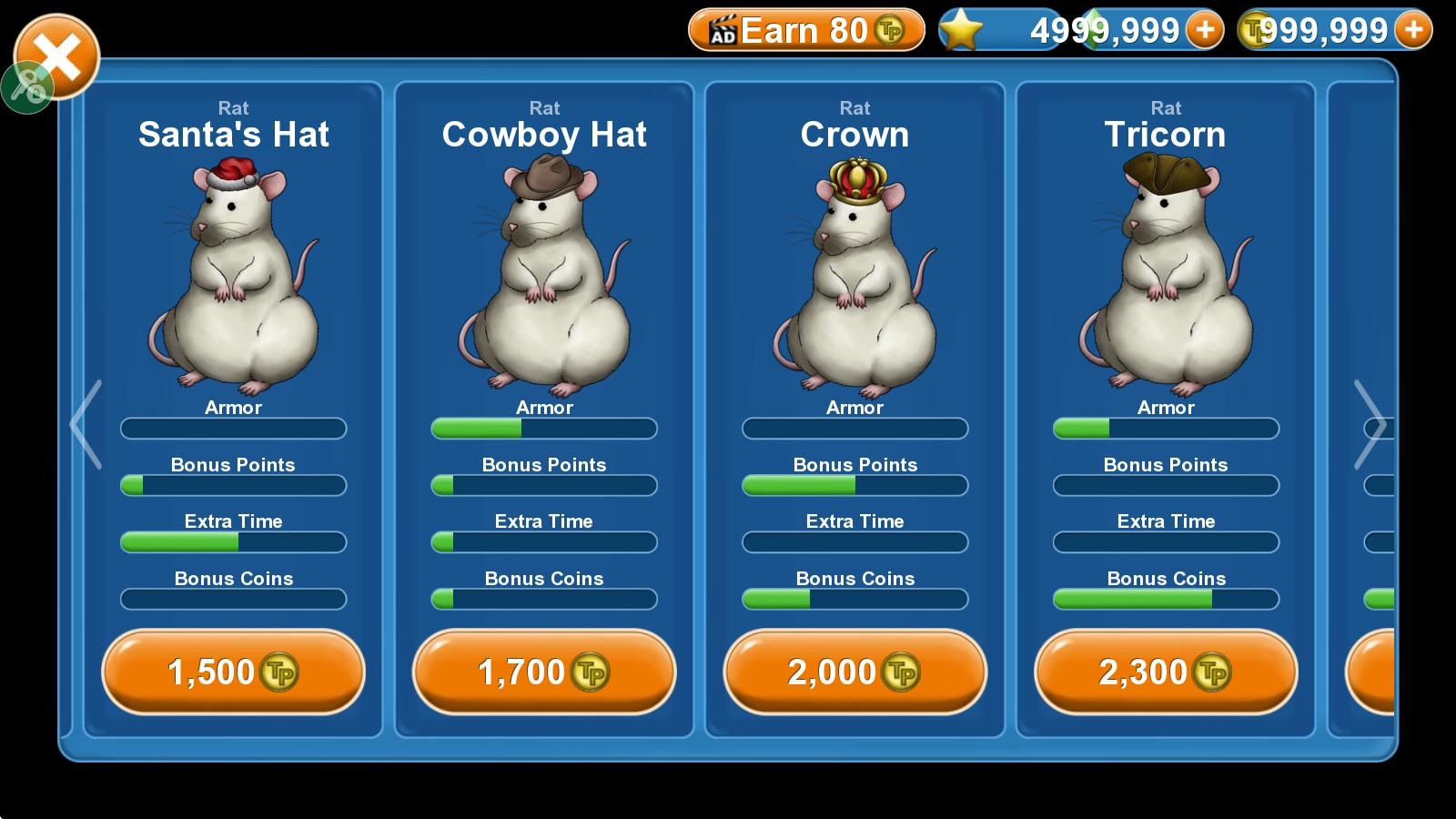The image size is (1456, 819).
Task: Add more TP coins with the plus button
Action: (x=1413, y=31)
